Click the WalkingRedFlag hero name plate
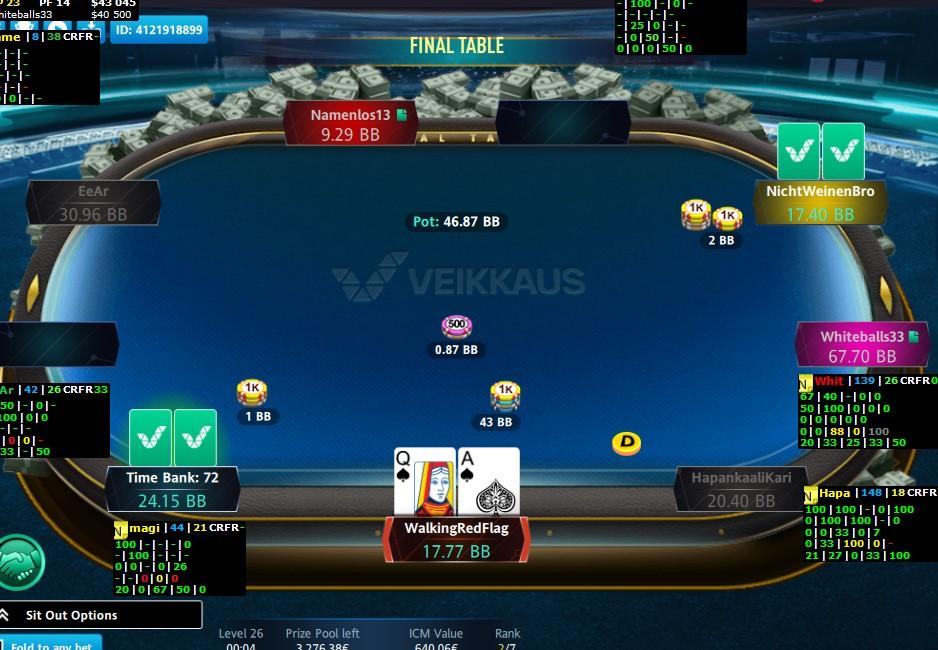Image resolution: width=938 pixels, height=650 pixels. (456, 539)
